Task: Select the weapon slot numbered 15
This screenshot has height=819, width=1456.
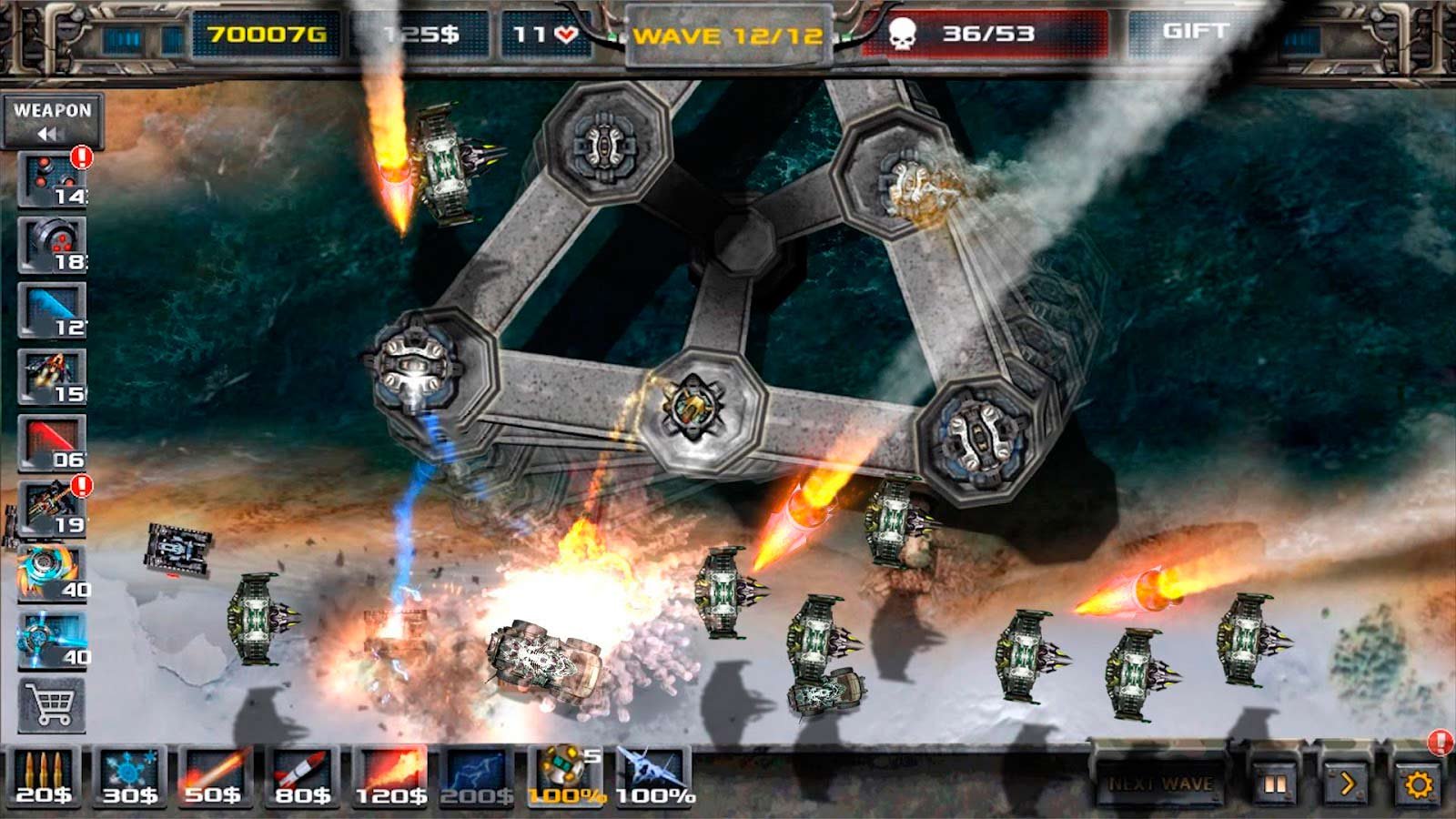Action: click(x=52, y=377)
